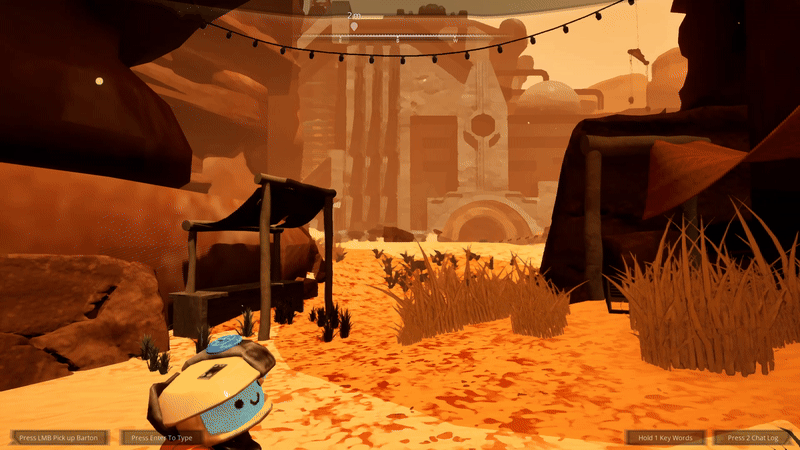This screenshot has width=800, height=450.
Task: Click the waypoint pin on the compass
Action: 354,26
